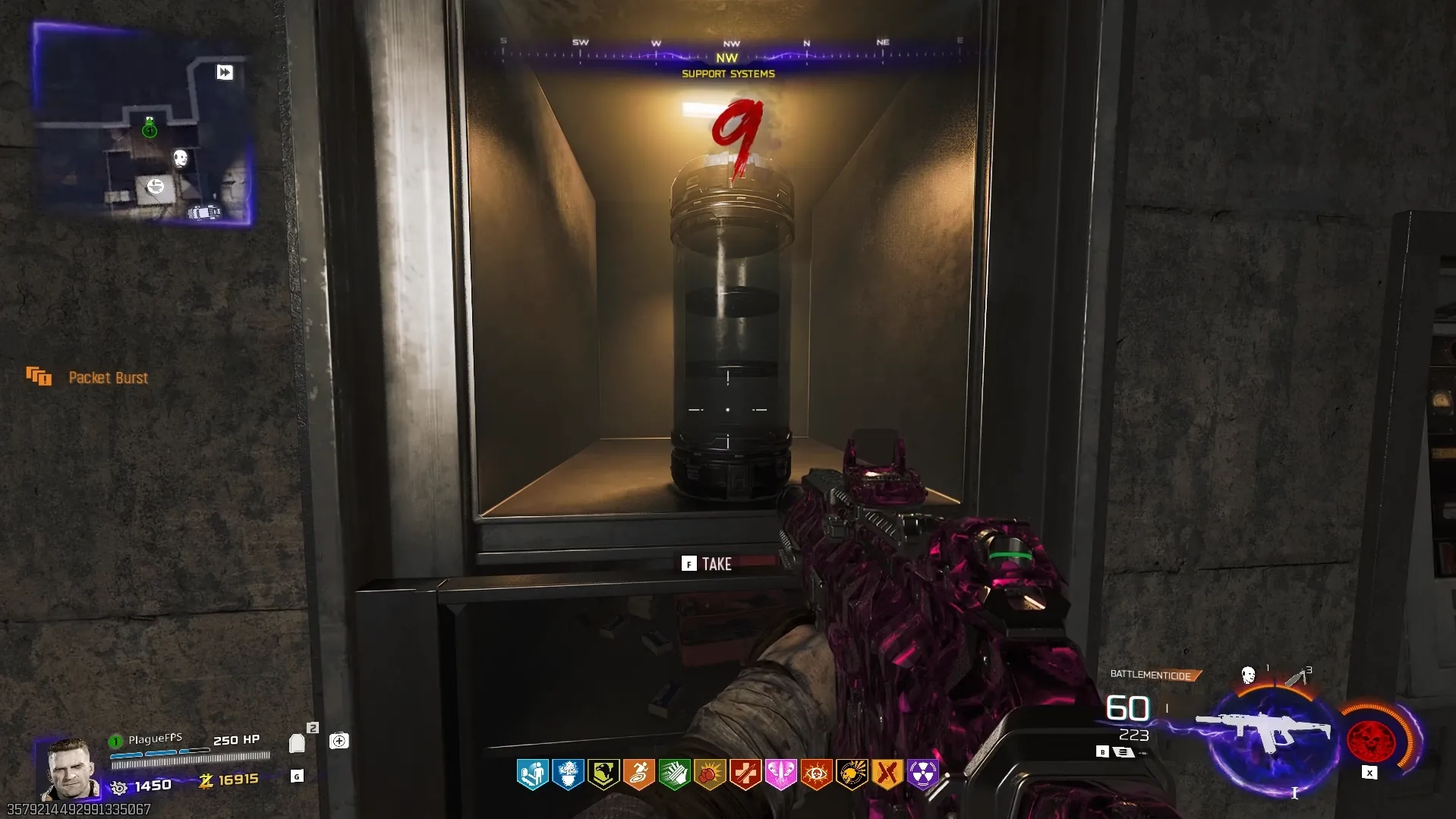Select the car marker on the minimap

coord(205,213)
